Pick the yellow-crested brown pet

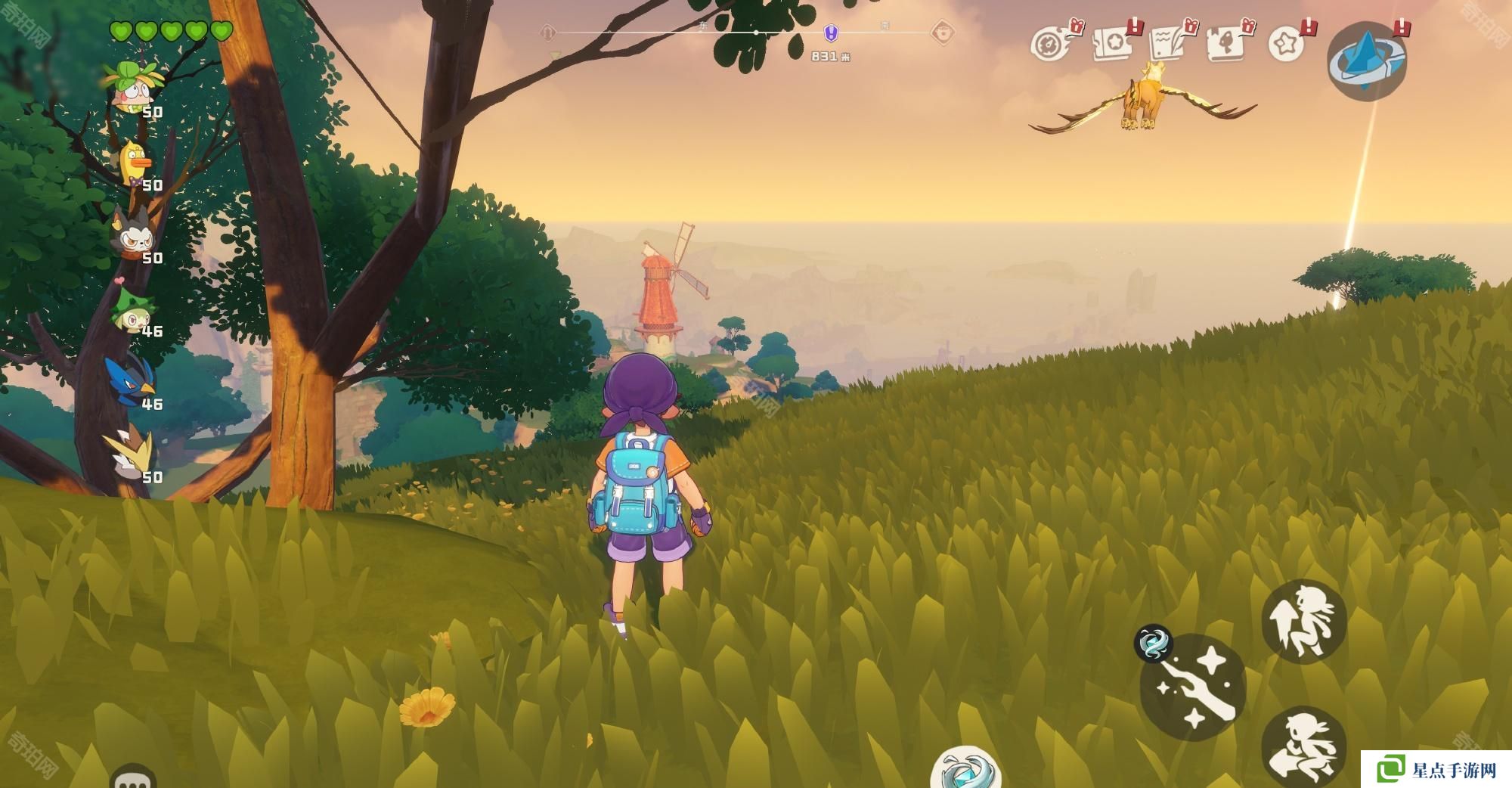coord(132,454)
